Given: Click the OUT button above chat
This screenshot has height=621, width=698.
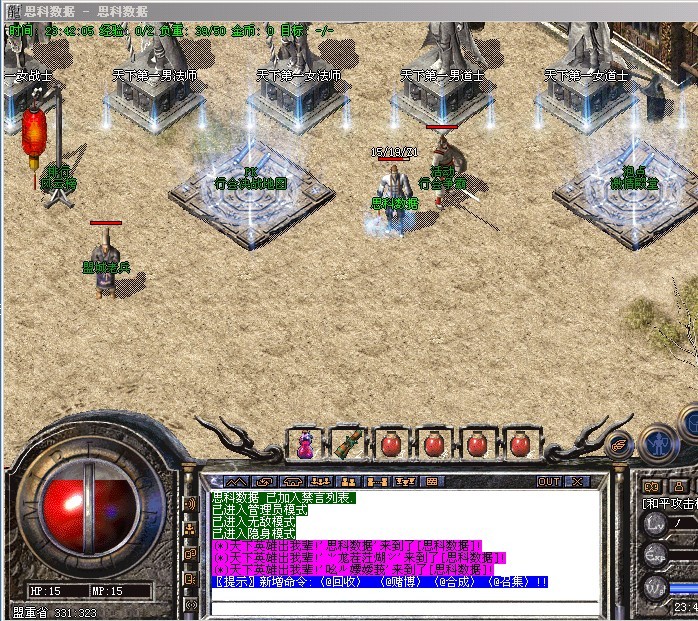Looking at the screenshot, I should point(548,481).
